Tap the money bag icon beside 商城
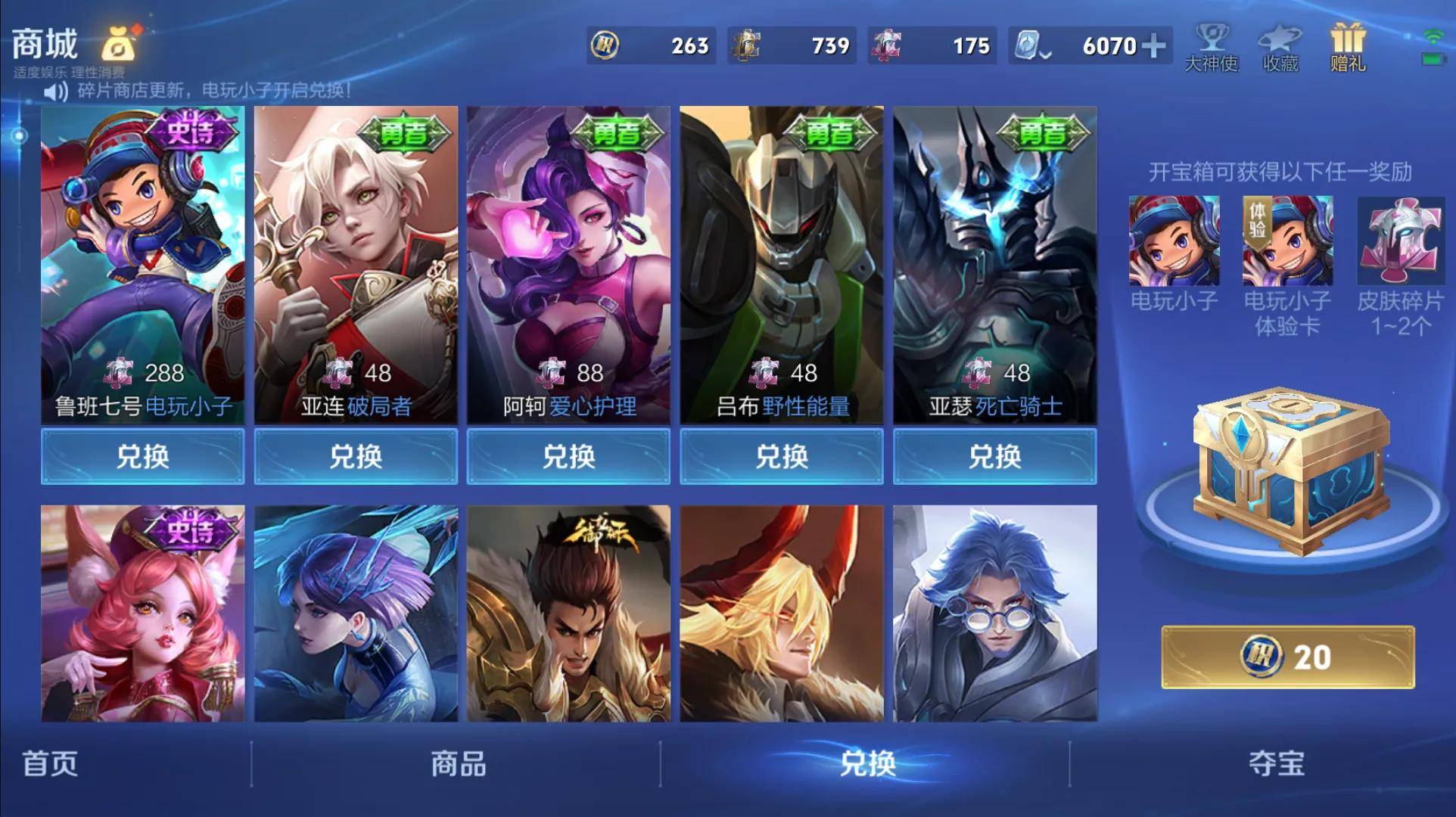Viewport: 1456px width, 817px height. tap(120, 45)
